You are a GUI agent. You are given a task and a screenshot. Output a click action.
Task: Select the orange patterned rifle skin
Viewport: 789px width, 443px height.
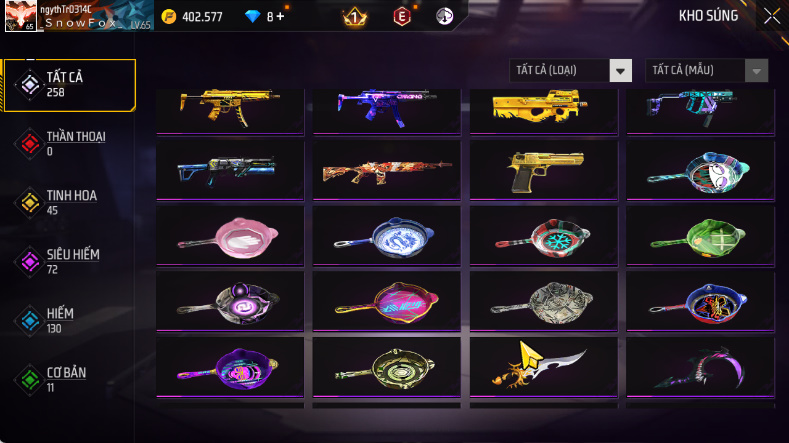pos(387,170)
